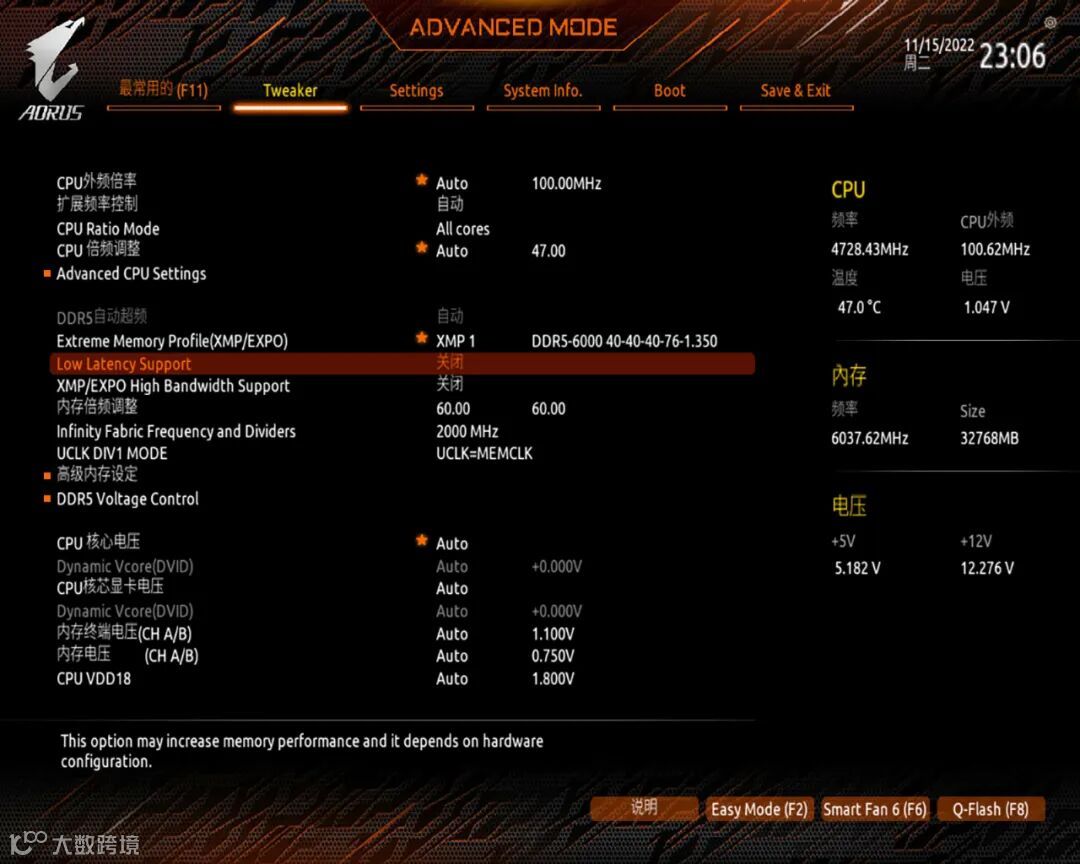Choose the CPU VDD18 voltage row
This screenshot has width=1080, height=864.
[94, 678]
